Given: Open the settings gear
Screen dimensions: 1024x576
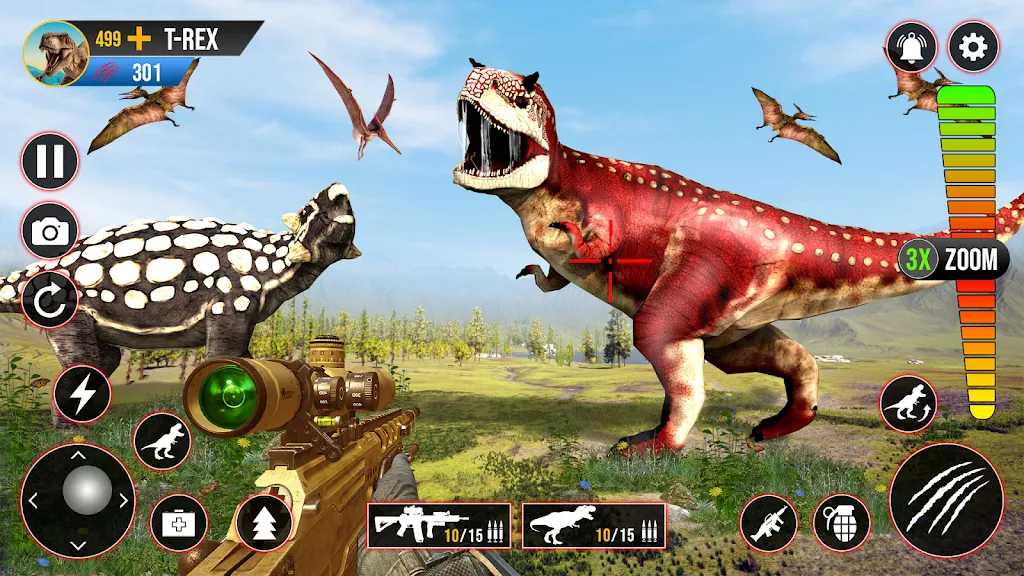Looking at the screenshot, I should (x=973, y=47).
